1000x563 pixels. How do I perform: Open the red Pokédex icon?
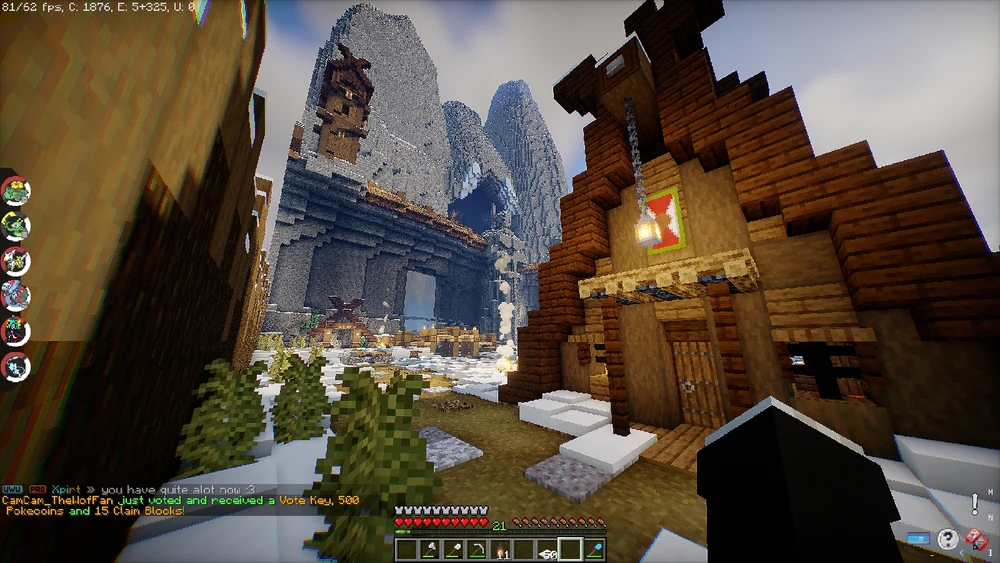(977, 540)
